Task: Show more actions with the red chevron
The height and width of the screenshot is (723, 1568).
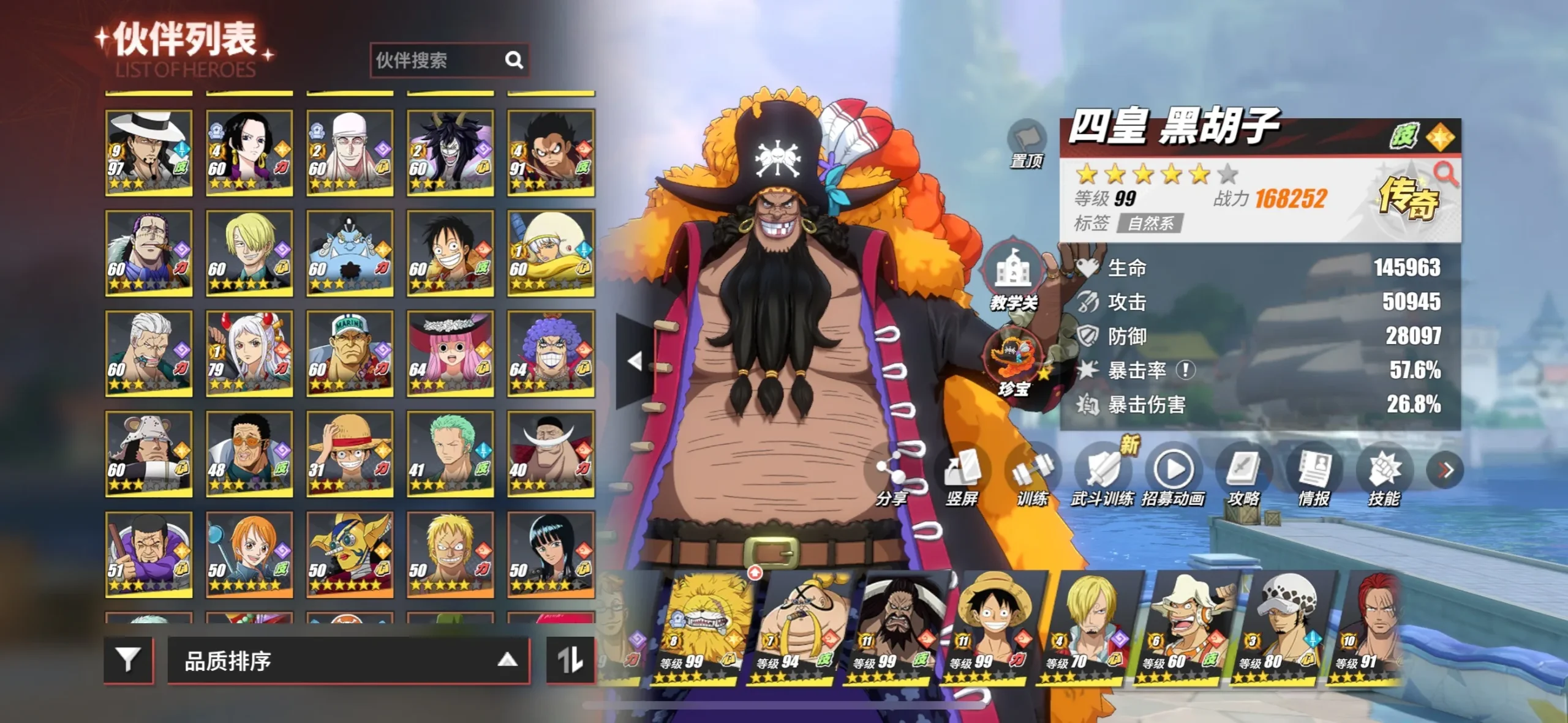Action: click(1445, 470)
